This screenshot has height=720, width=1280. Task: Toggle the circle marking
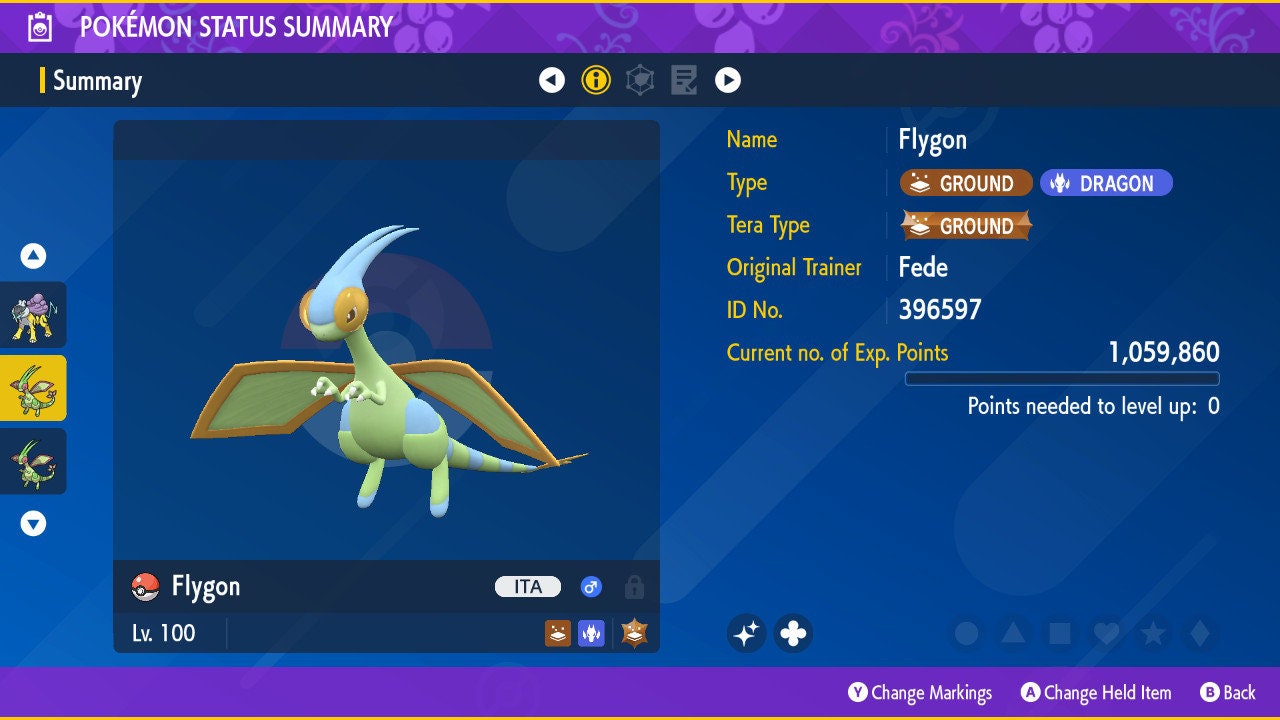tap(966, 633)
